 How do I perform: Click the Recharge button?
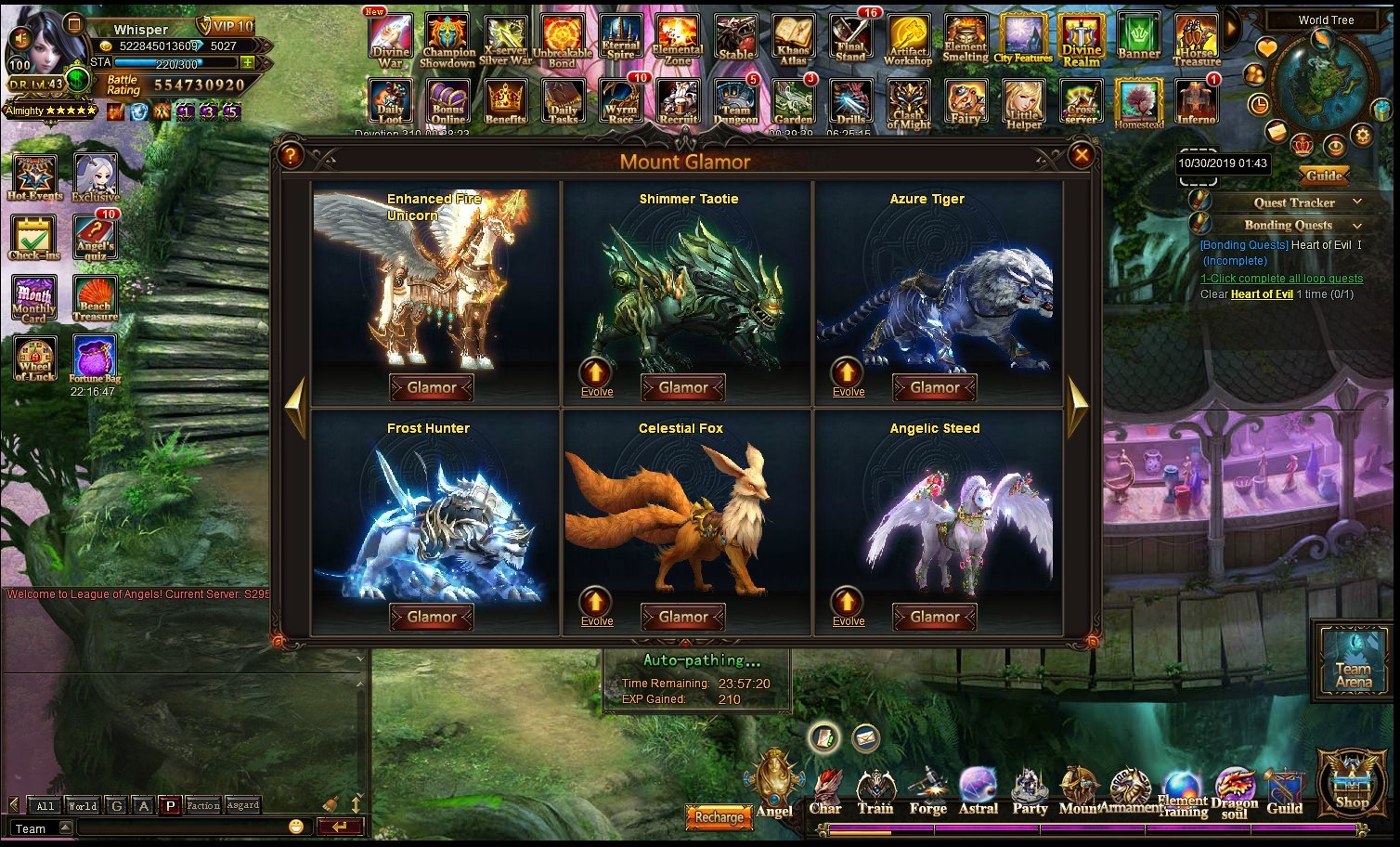click(719, 817)
